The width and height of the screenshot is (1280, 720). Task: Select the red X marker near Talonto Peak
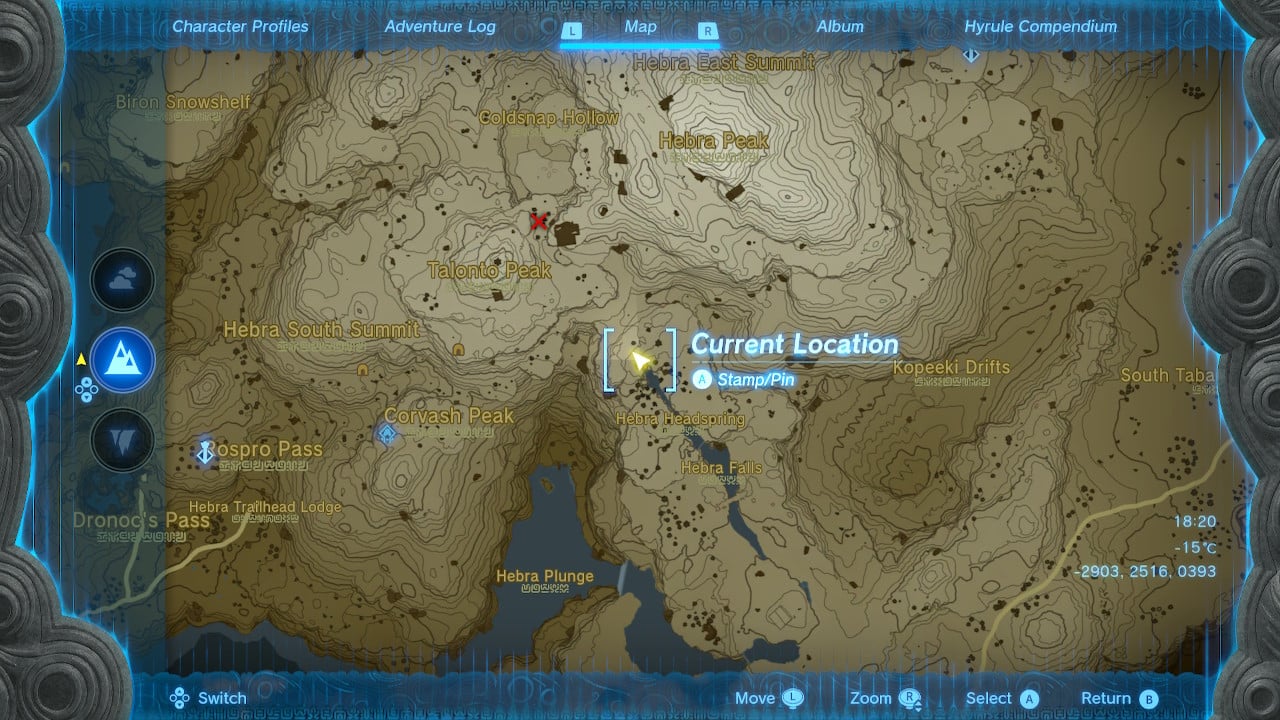point(539,223)
